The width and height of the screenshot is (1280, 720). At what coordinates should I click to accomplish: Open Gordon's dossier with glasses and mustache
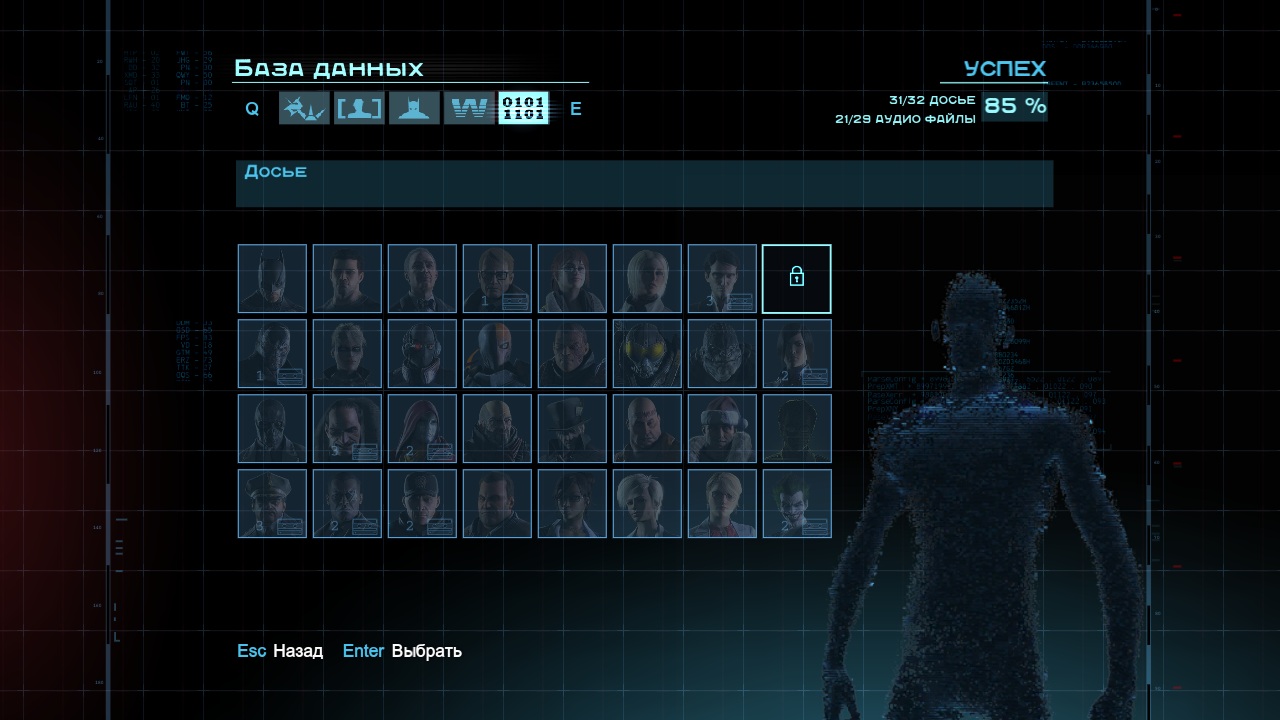coord(497,279)
